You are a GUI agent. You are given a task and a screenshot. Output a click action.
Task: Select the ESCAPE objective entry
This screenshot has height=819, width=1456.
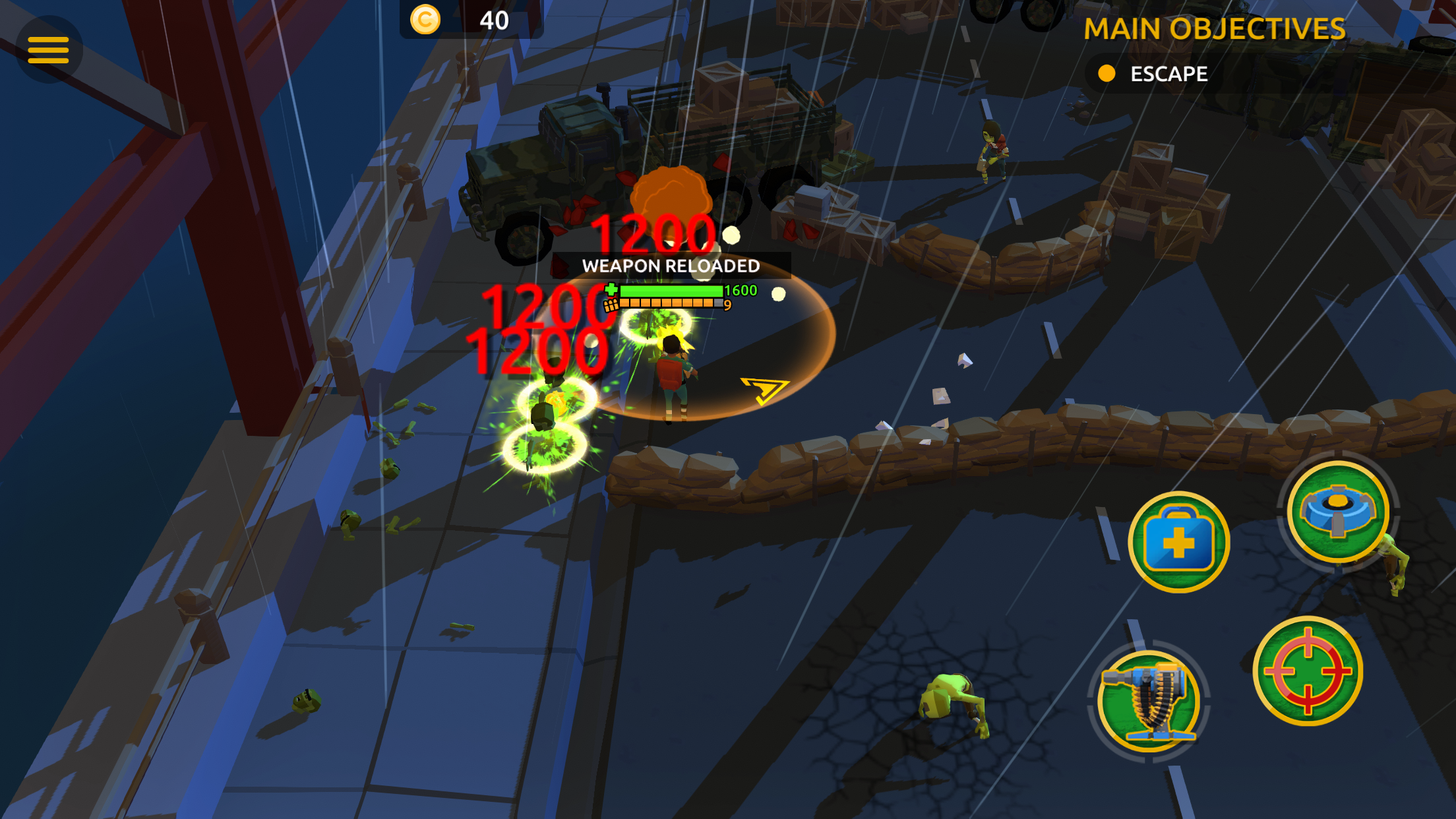coord(1168,73)
